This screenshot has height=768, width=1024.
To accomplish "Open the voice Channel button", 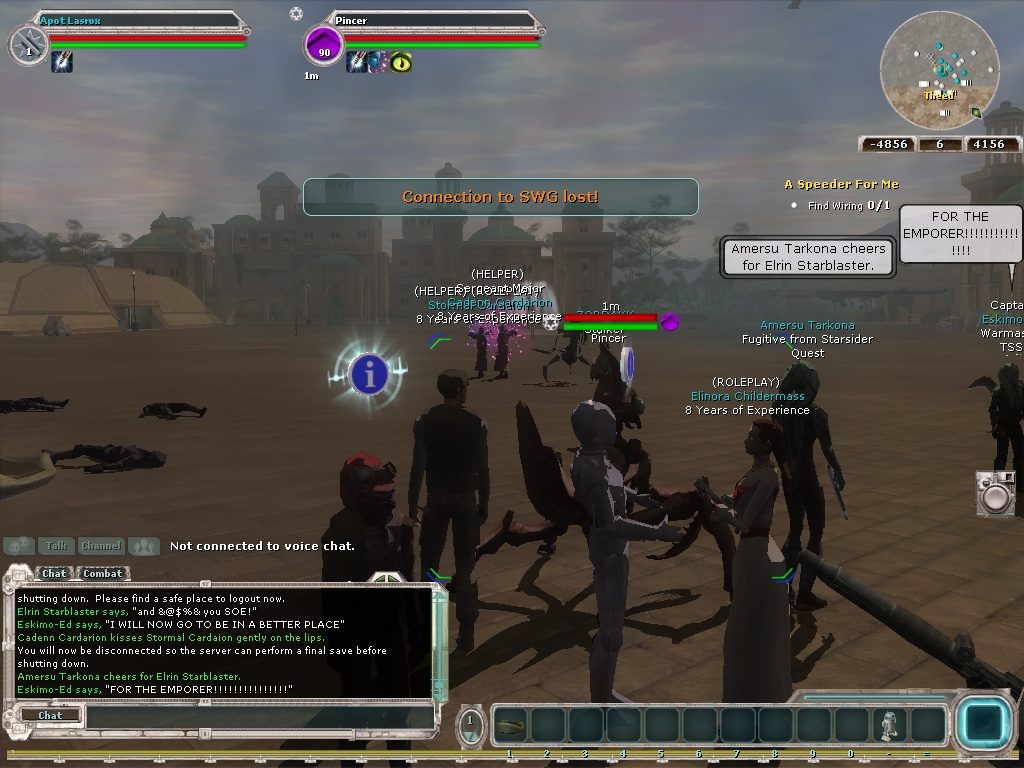I will click(x=101, y=546).
